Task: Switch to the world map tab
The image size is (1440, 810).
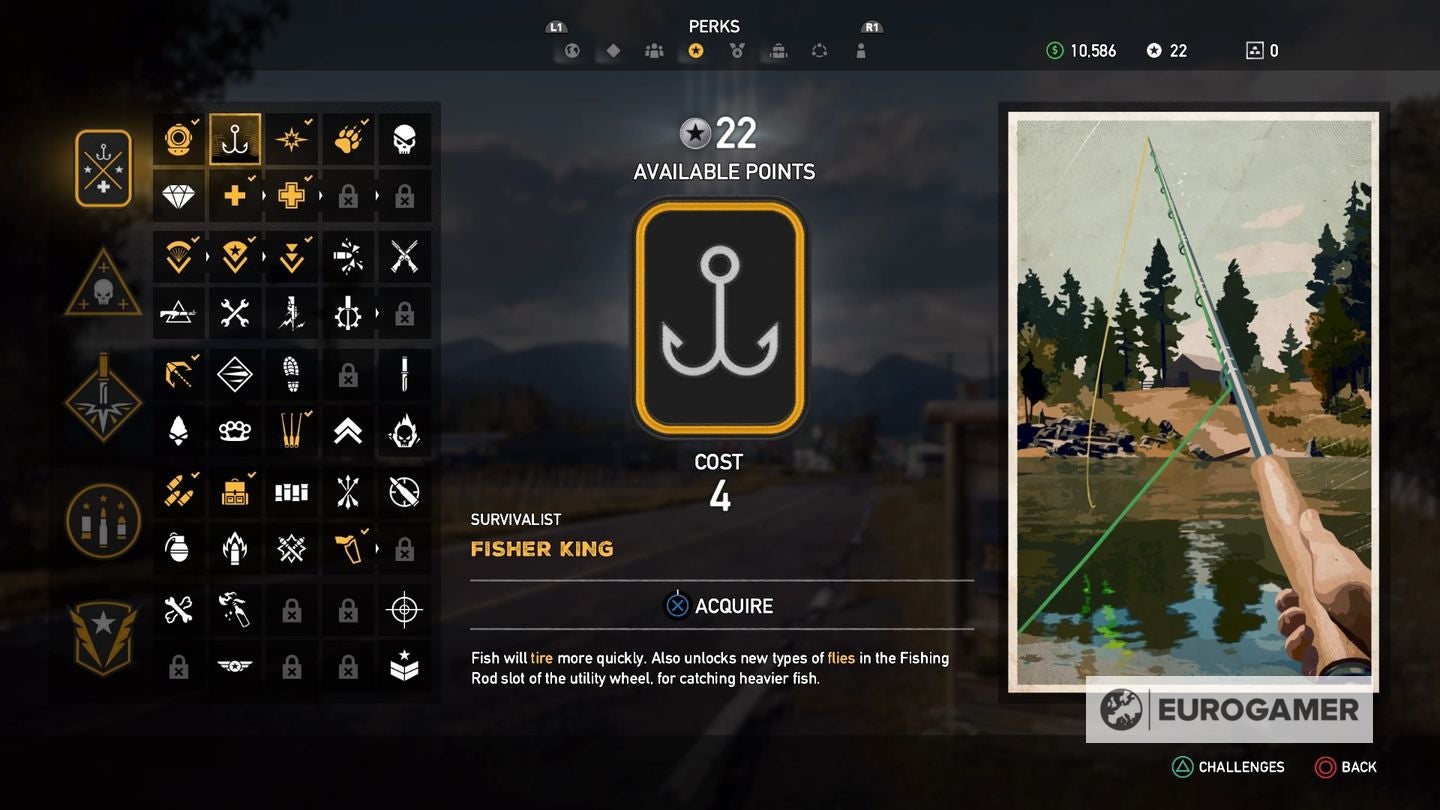Action: tap(570, 50)
